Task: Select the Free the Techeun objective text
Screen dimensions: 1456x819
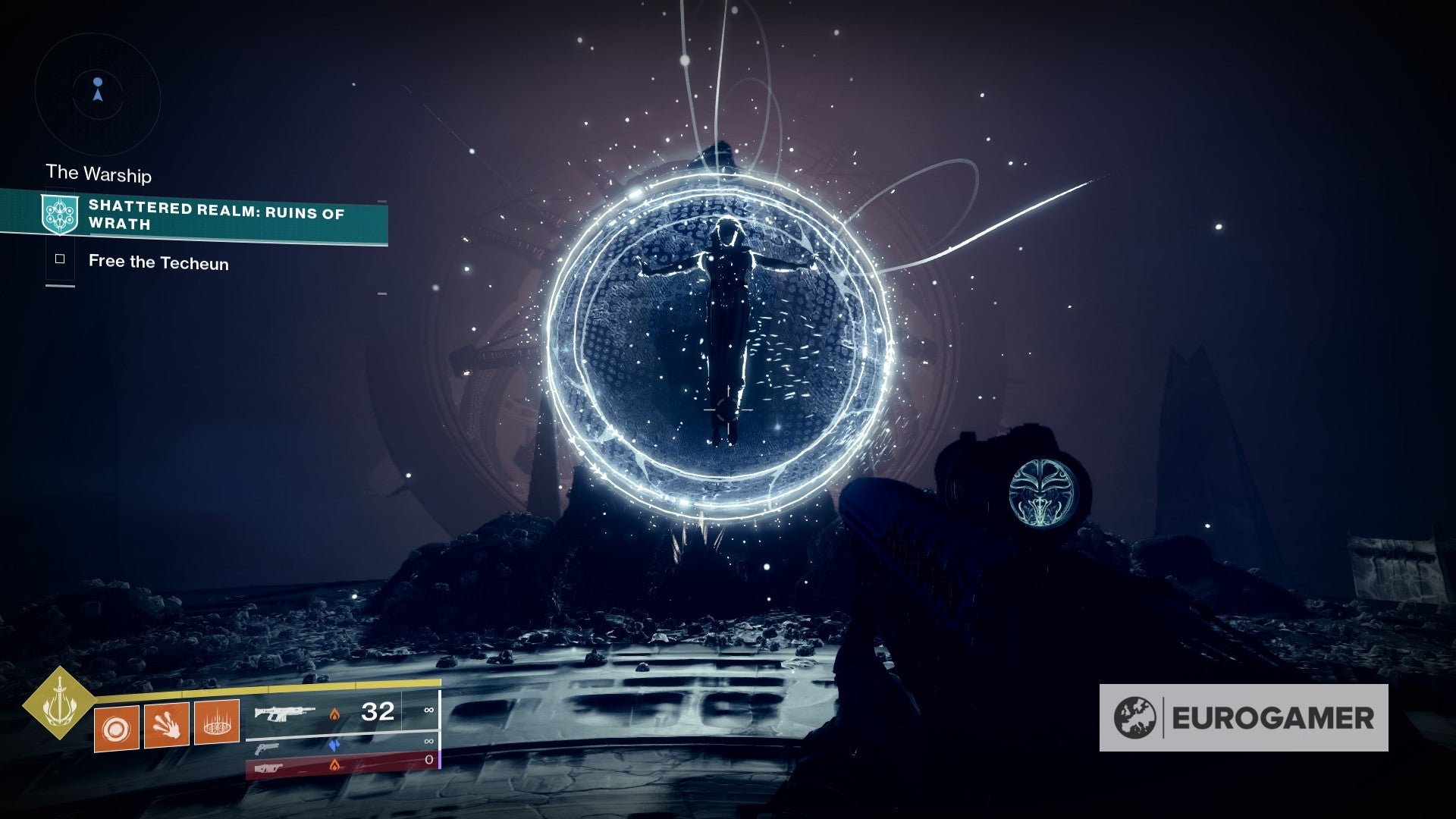Action: (x=158, y=262)
